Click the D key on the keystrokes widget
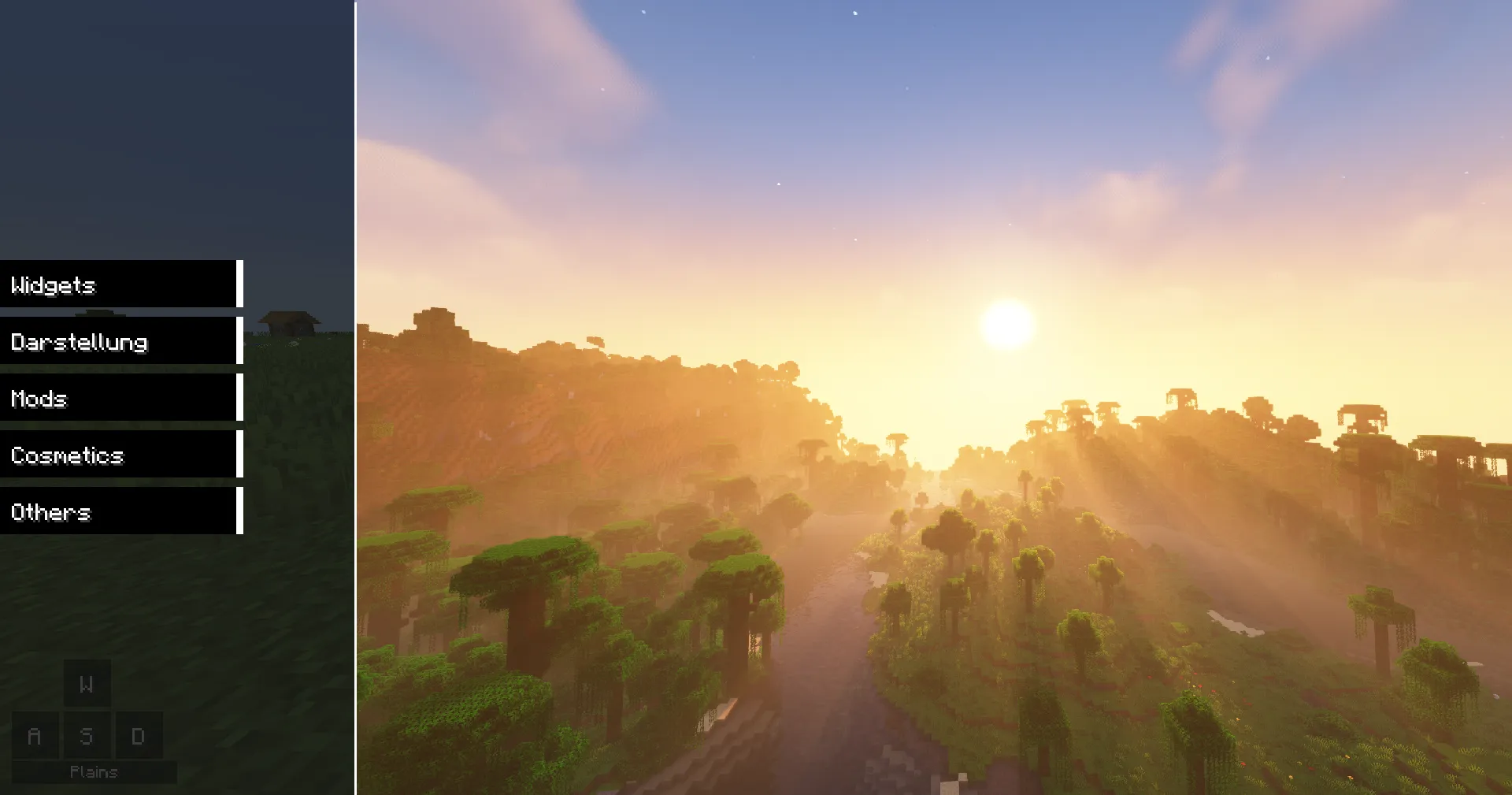 [x=139, y=736]
